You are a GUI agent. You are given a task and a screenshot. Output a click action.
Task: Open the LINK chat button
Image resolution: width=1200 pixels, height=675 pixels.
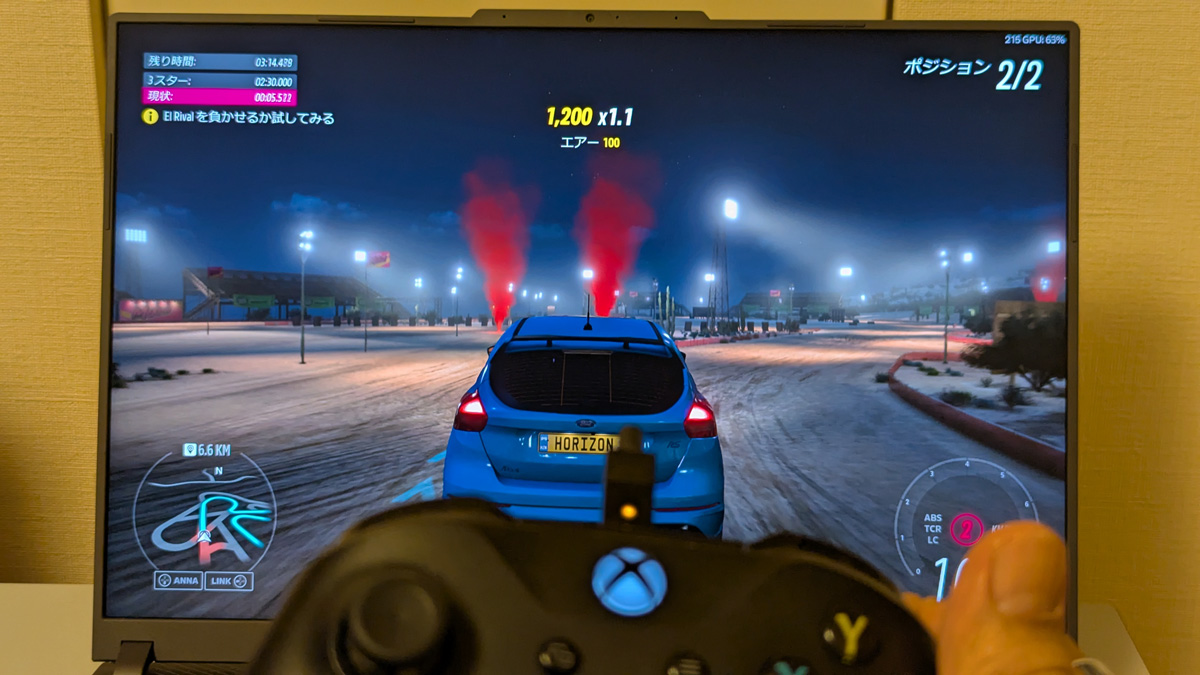coord(229,581)
